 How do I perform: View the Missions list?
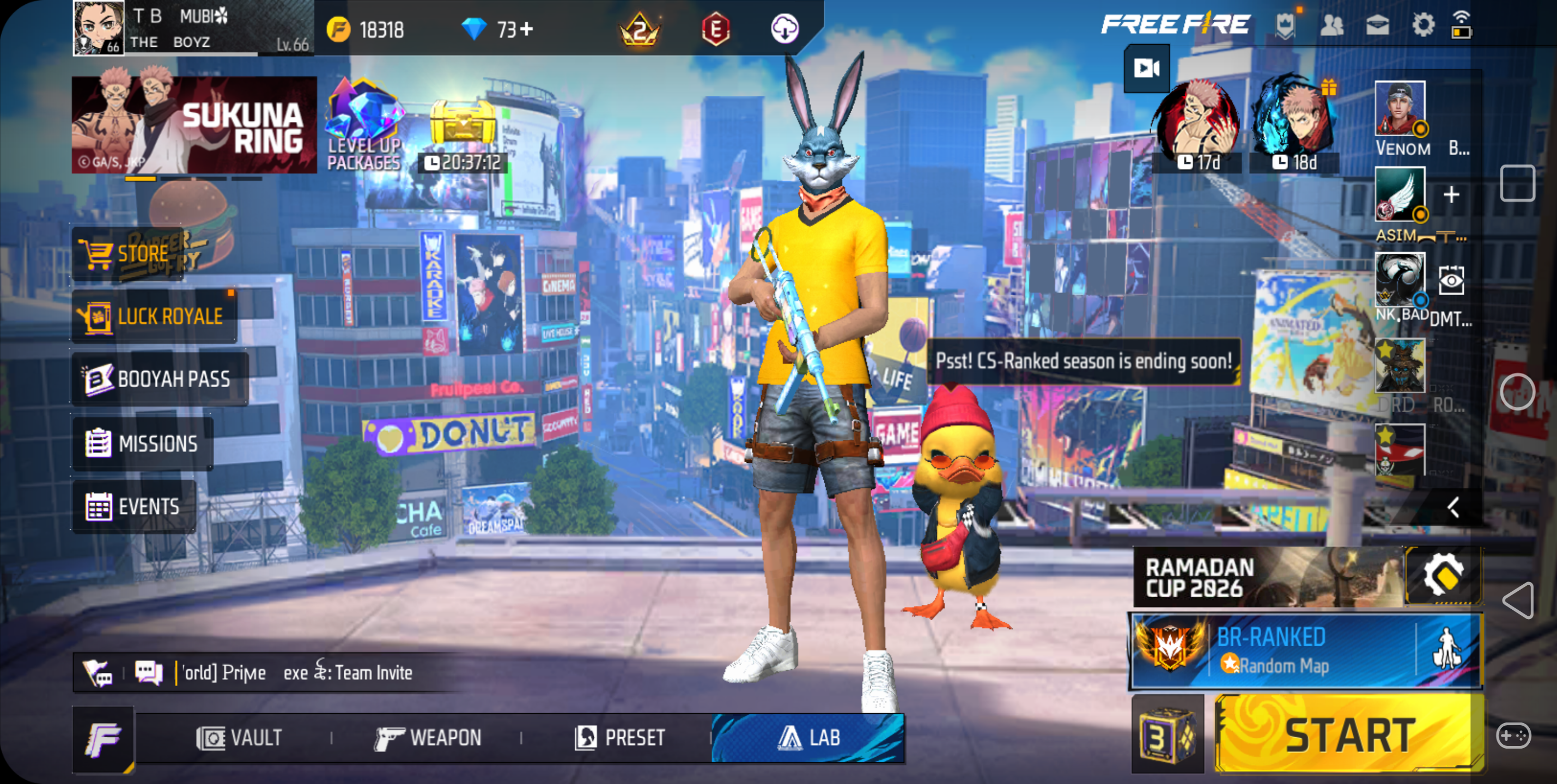143,443
